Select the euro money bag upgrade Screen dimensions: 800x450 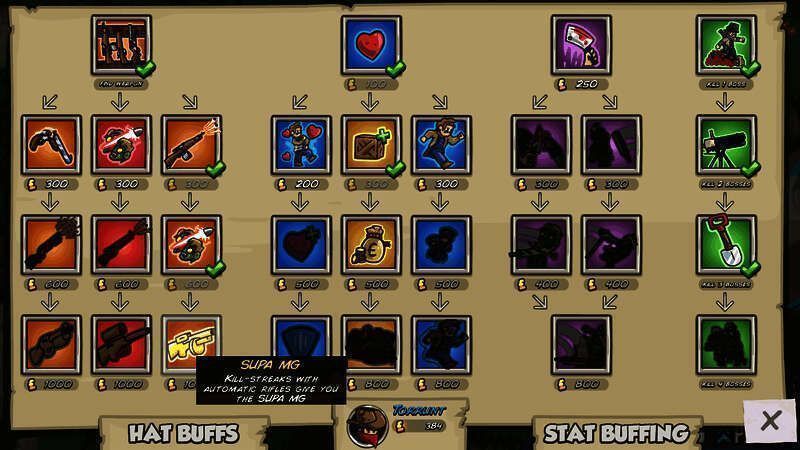(371, 244)
